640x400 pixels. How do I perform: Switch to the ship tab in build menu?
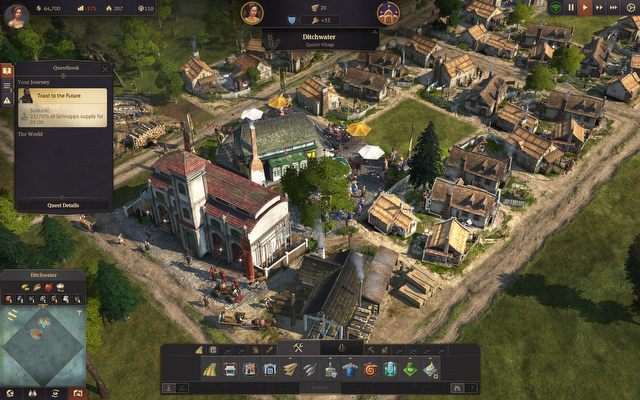[x=342, y=348]
